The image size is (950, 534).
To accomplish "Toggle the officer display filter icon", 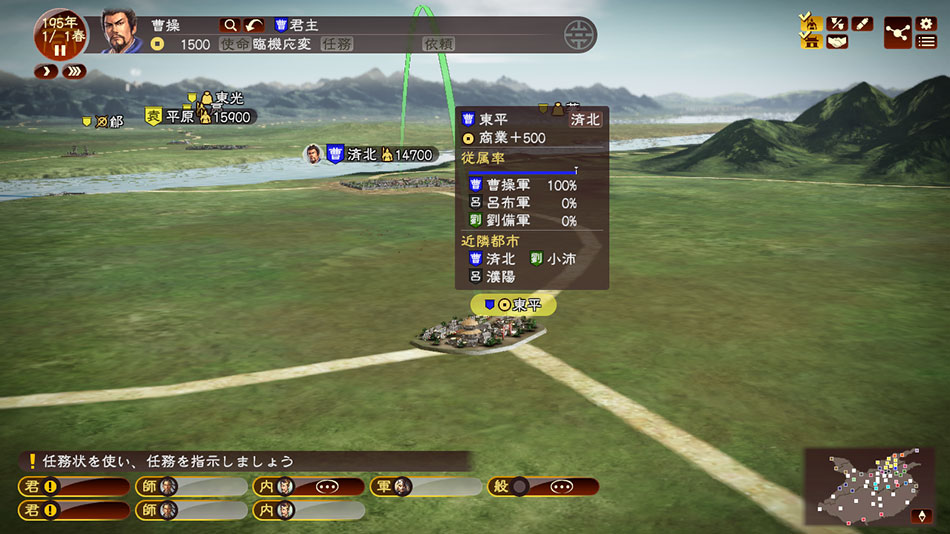I will 809,22.
